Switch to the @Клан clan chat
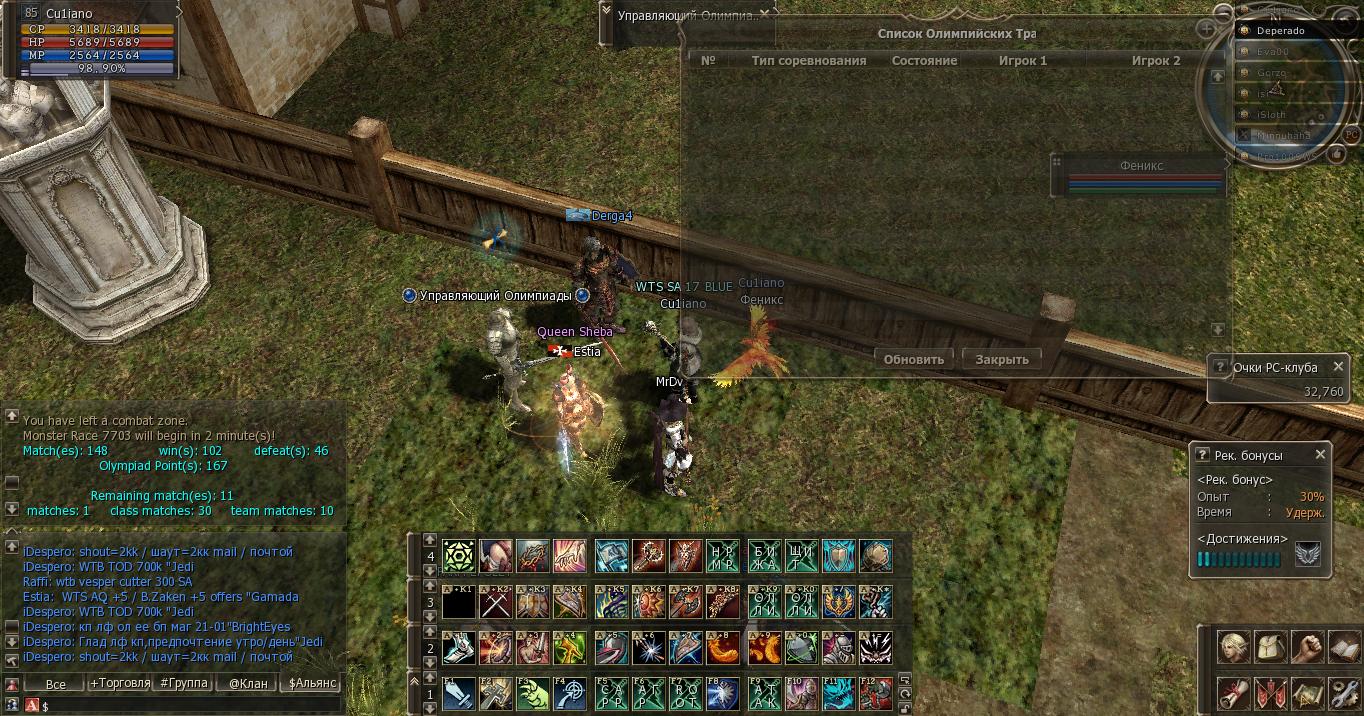Image resolution: width=1364 pixels, height=716 pixels. (x=247, y=684)
